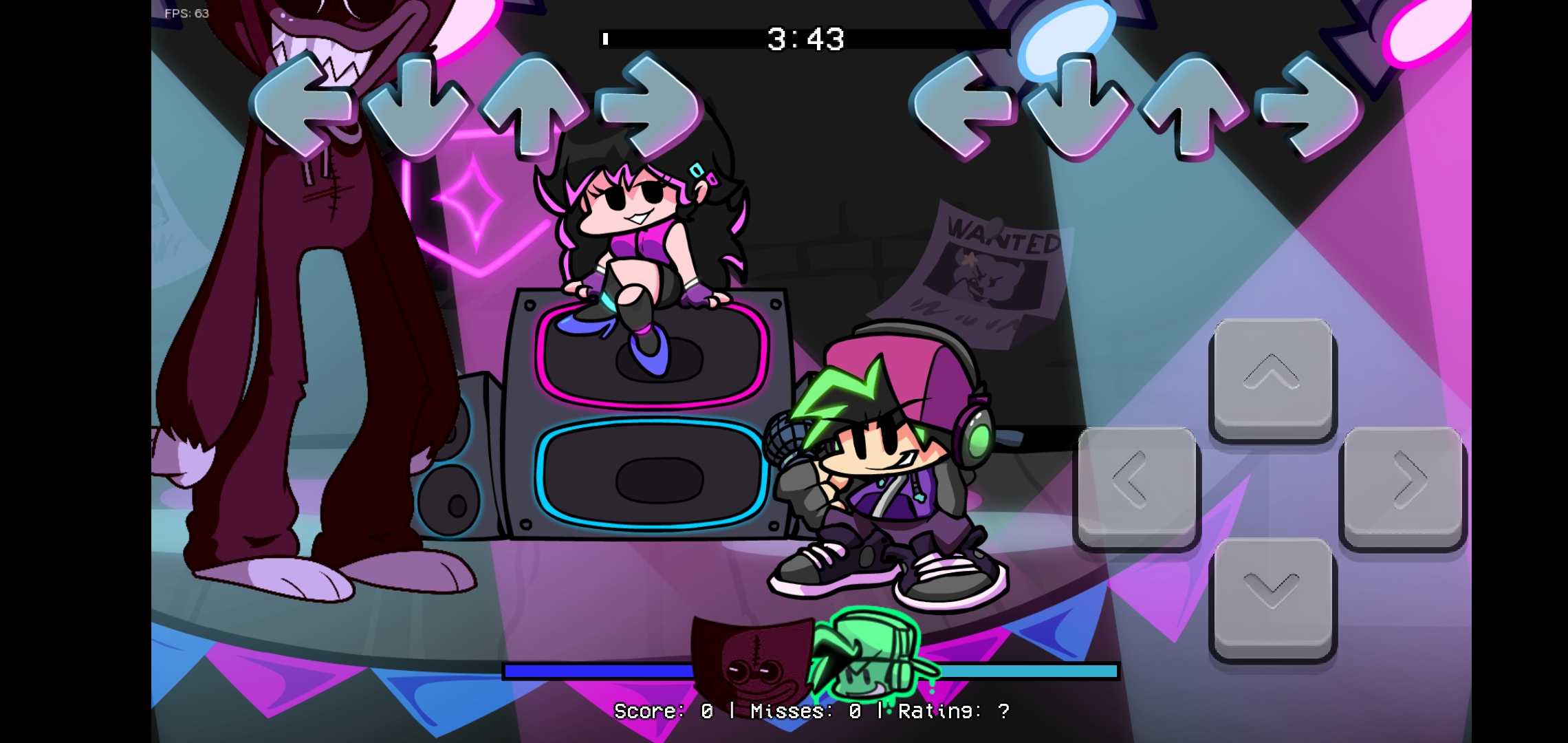Click the 3:43 timer display

click(805, 39)
